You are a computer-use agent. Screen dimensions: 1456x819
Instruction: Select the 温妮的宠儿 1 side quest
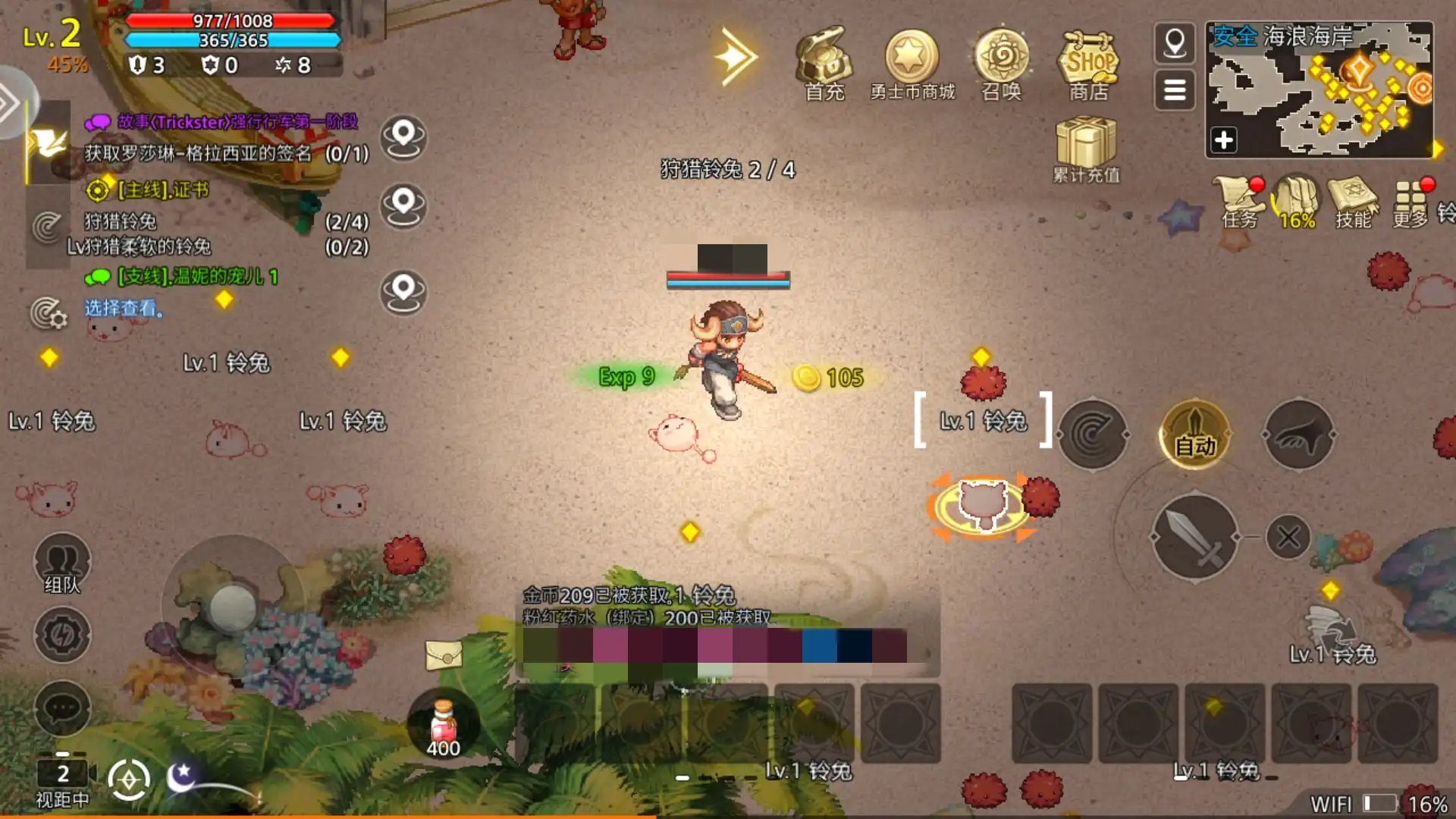click(197, 277)
